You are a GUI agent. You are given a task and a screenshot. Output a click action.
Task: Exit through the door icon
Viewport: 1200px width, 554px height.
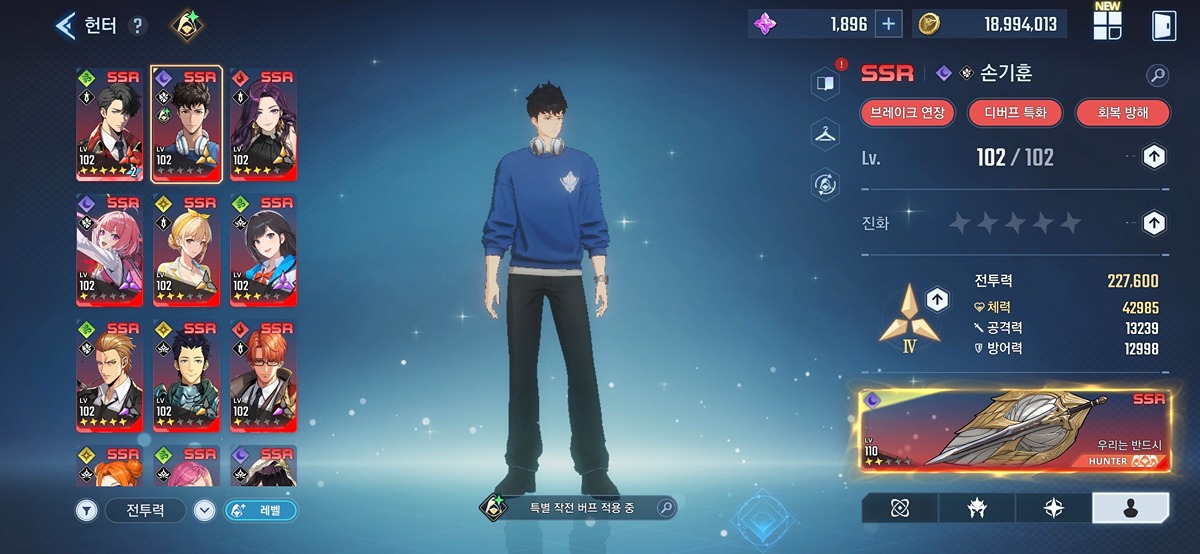click(1163, 25)
